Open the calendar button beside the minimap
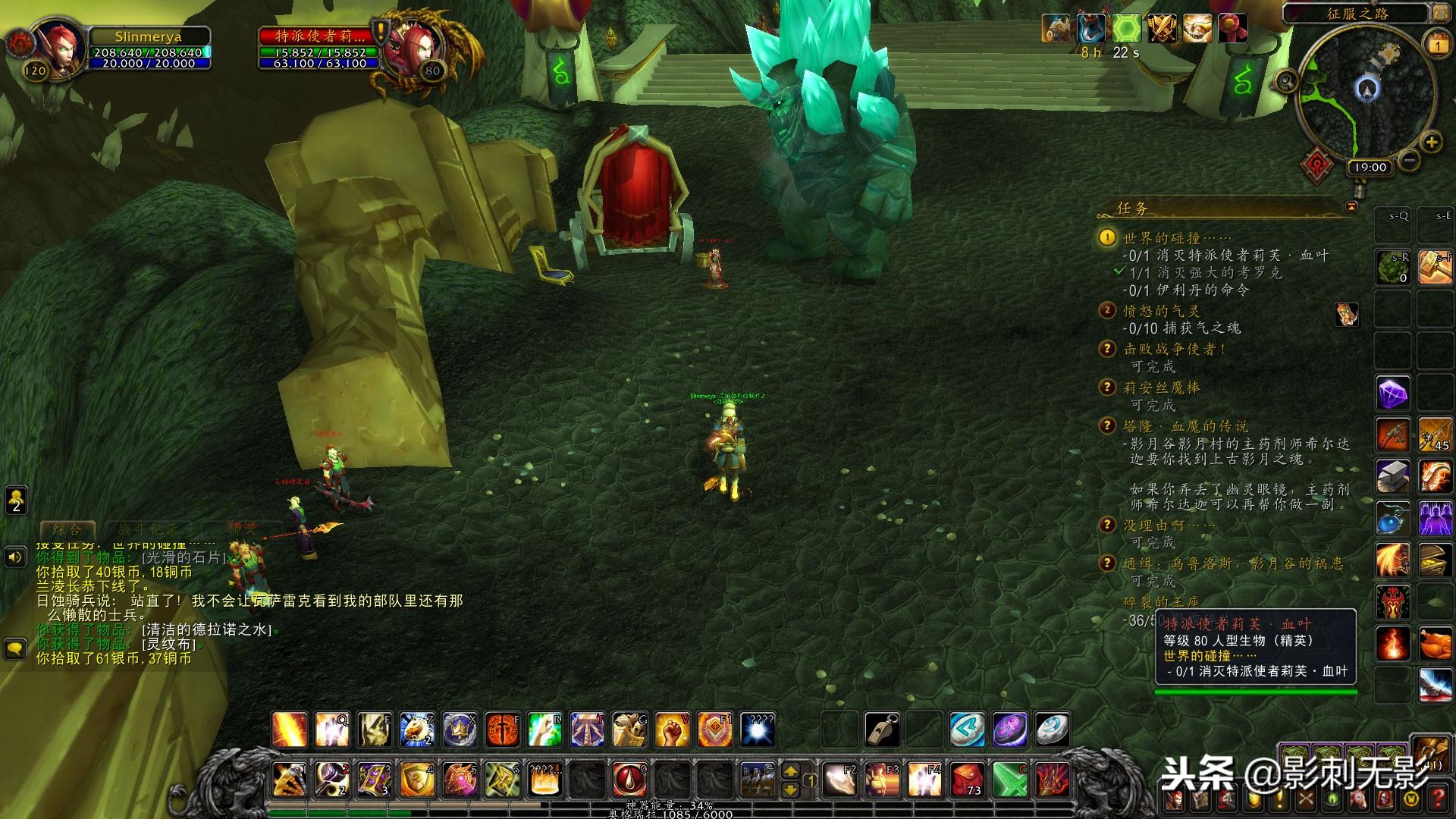 coord(1438,45)
